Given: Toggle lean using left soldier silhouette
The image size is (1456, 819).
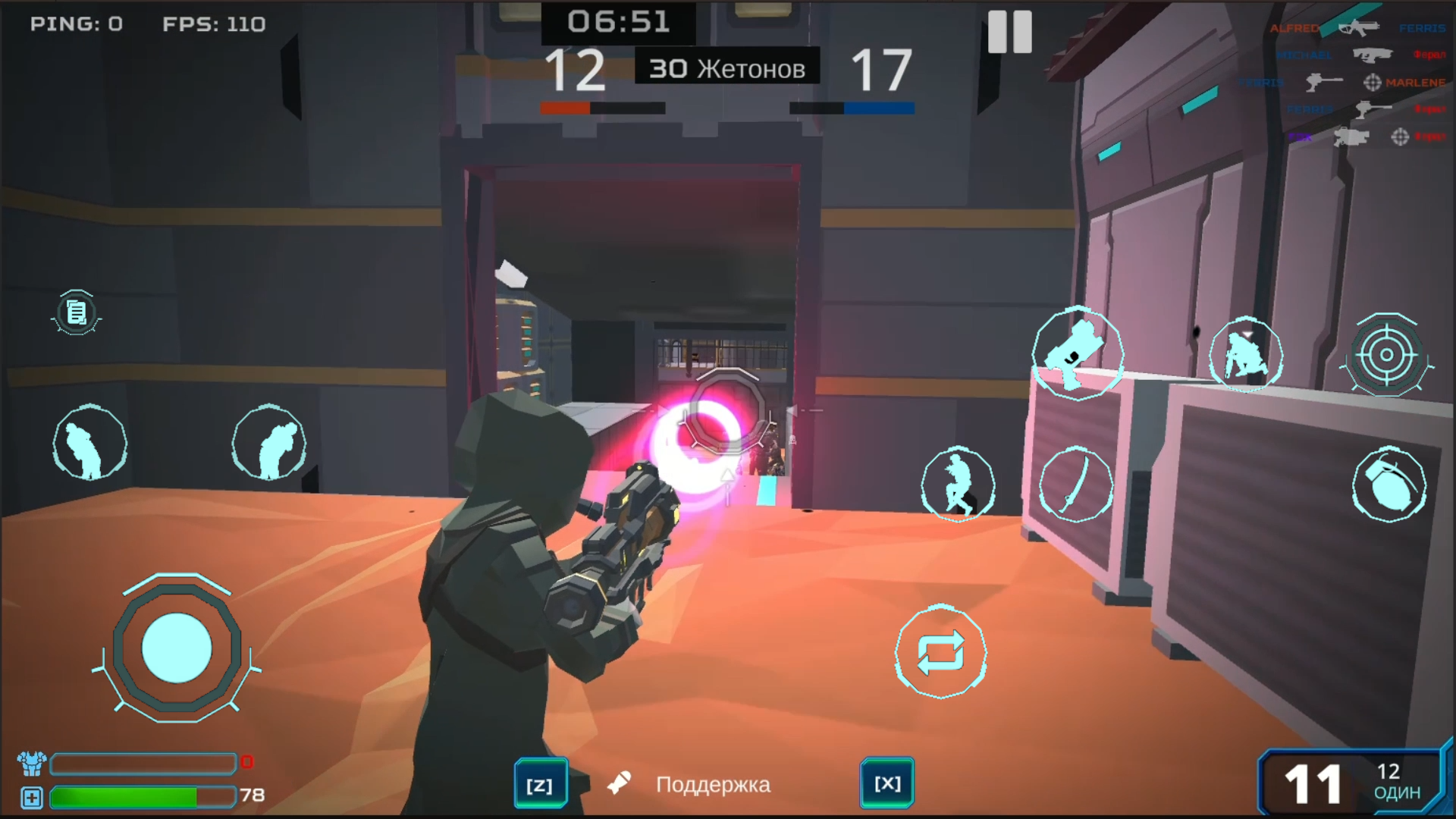Looking at the screenshot, I should (x=89, y=444).
